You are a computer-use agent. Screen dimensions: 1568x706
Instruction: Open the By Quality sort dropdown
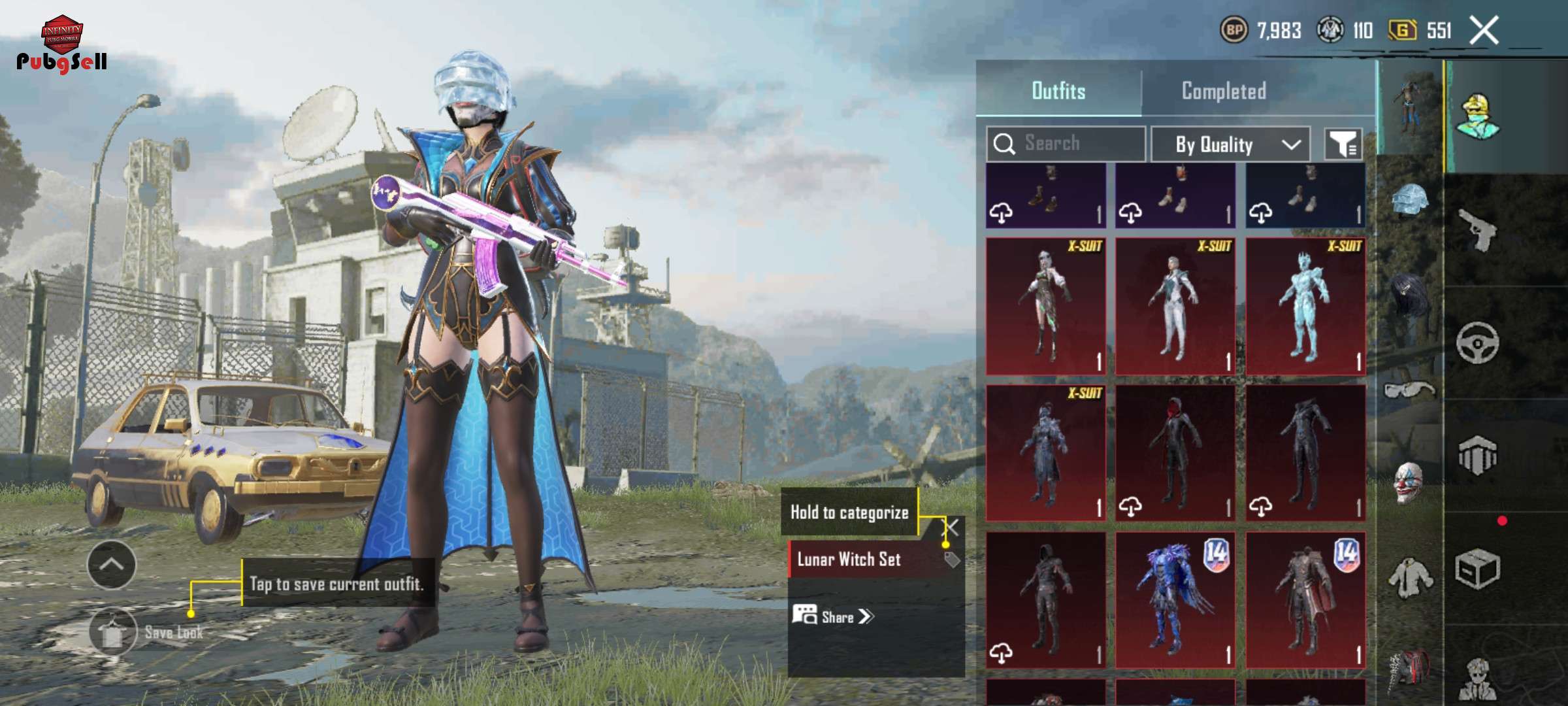tap(1230, 144)
